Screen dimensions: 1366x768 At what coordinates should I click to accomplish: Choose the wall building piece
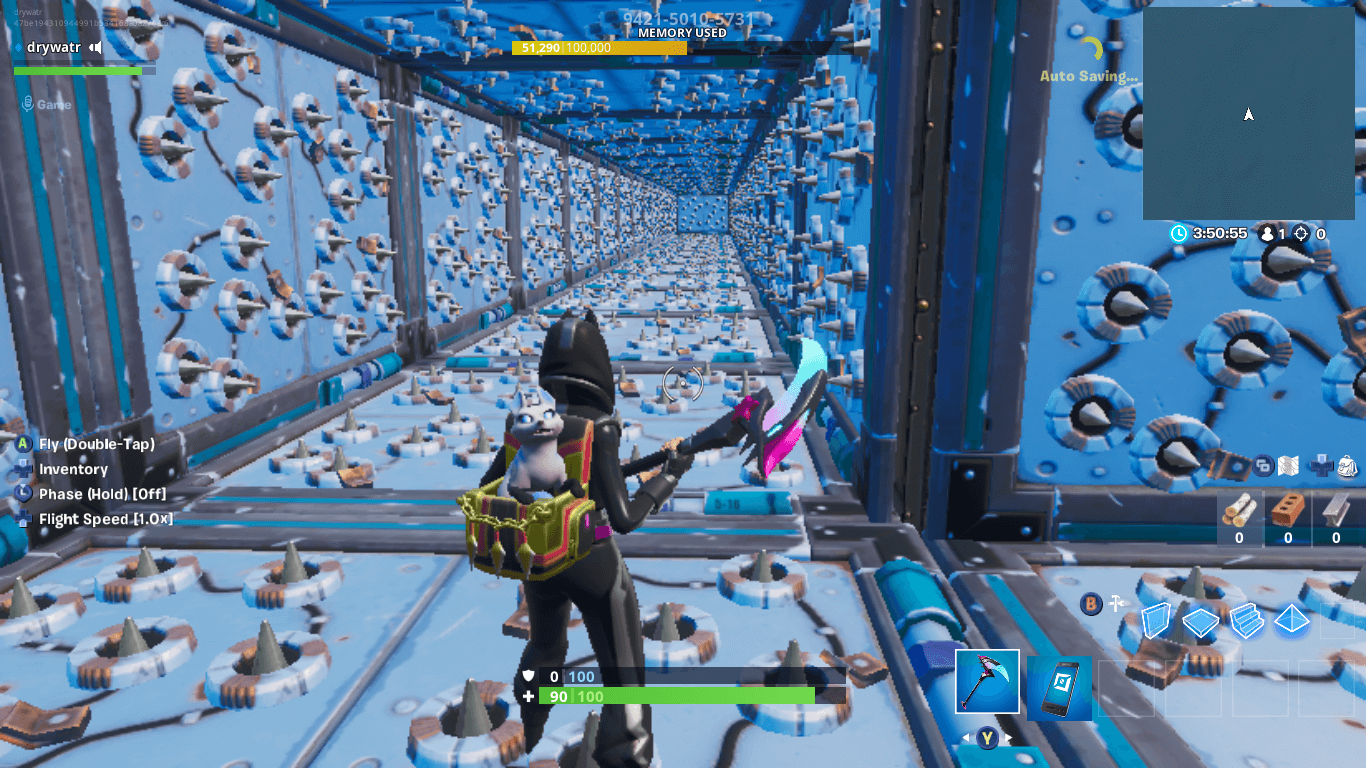tap(1157, 622)
